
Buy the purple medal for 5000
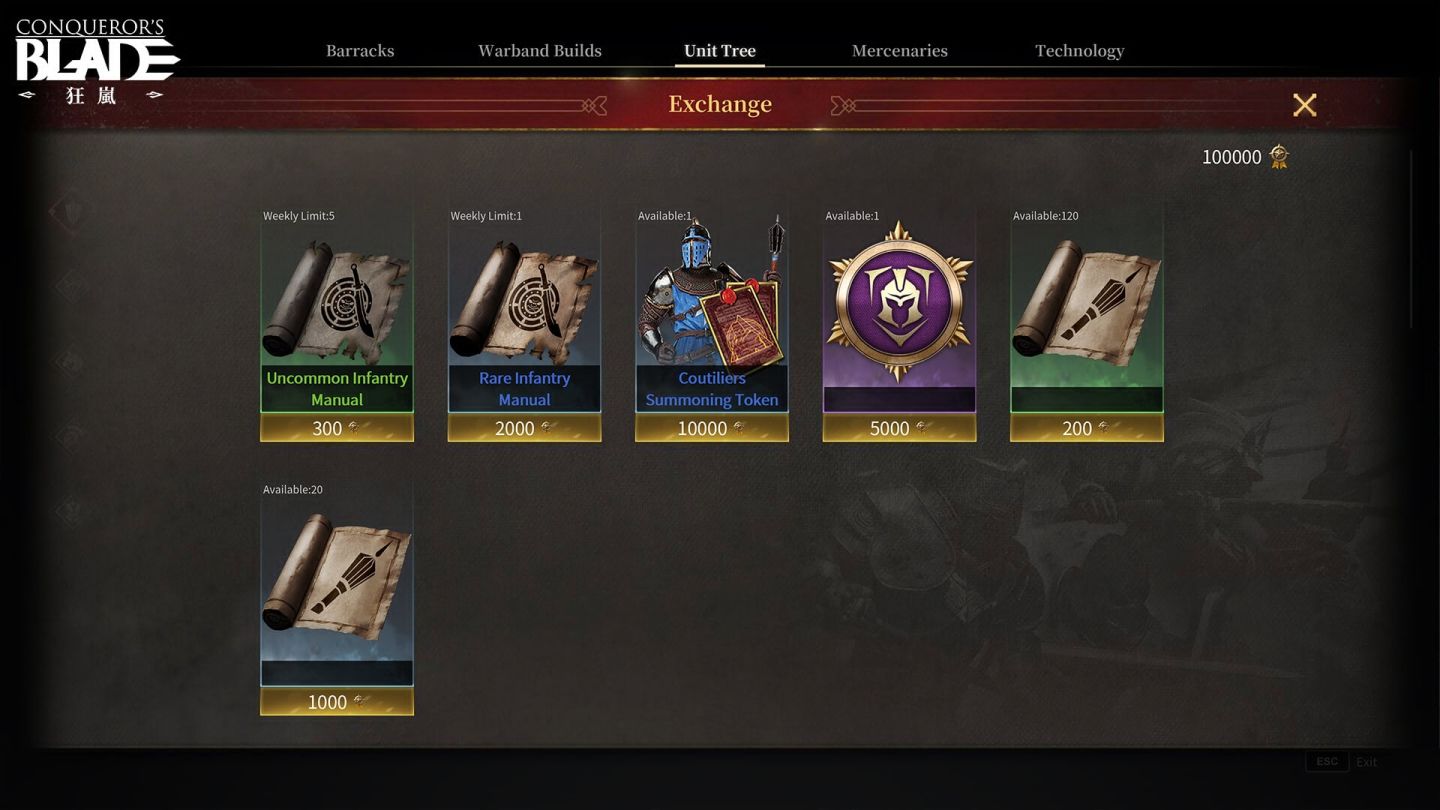tap(899, 428)
